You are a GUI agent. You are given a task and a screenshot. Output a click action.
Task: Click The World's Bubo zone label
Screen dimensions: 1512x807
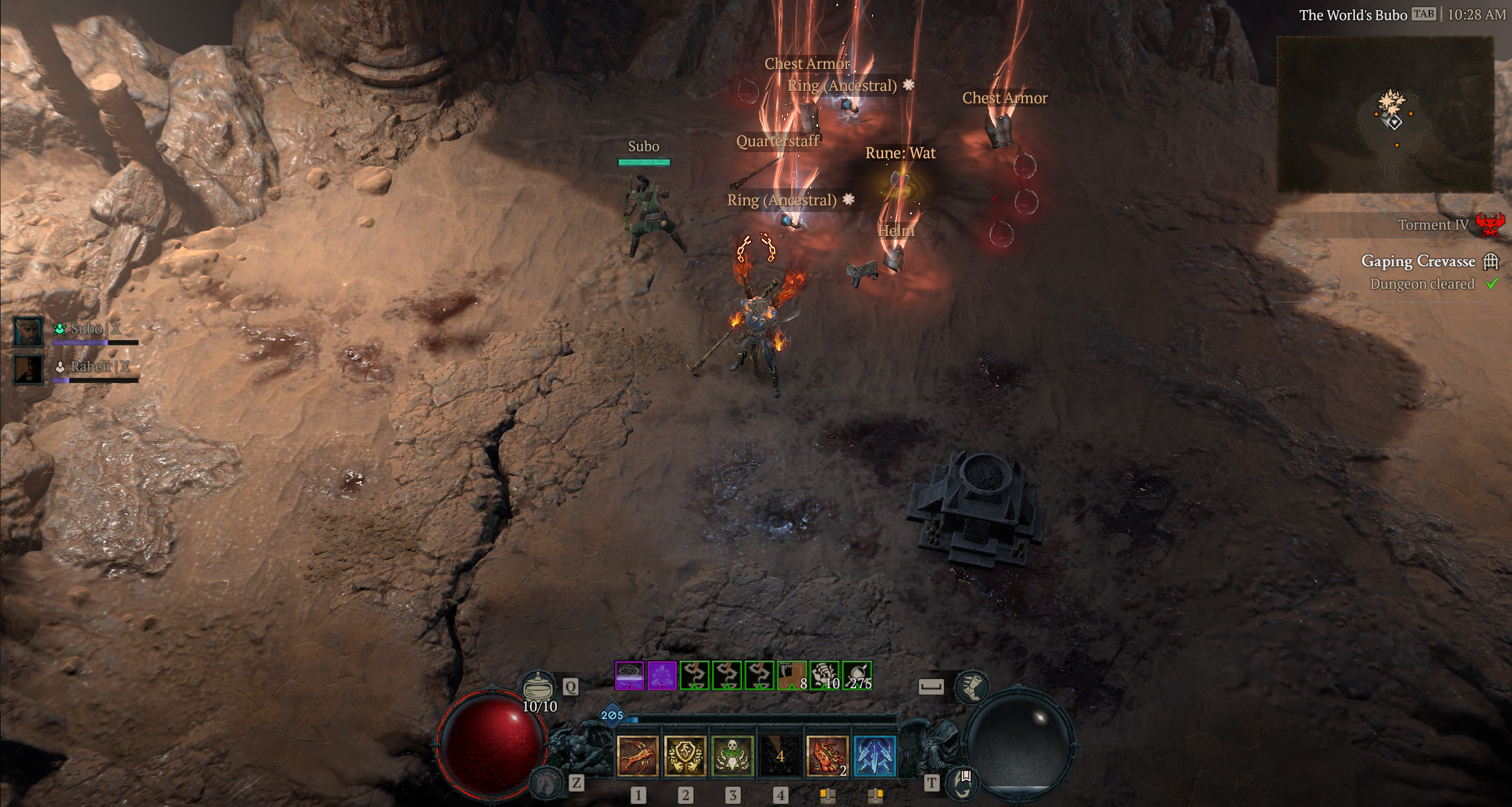(x=1354, y=15)
